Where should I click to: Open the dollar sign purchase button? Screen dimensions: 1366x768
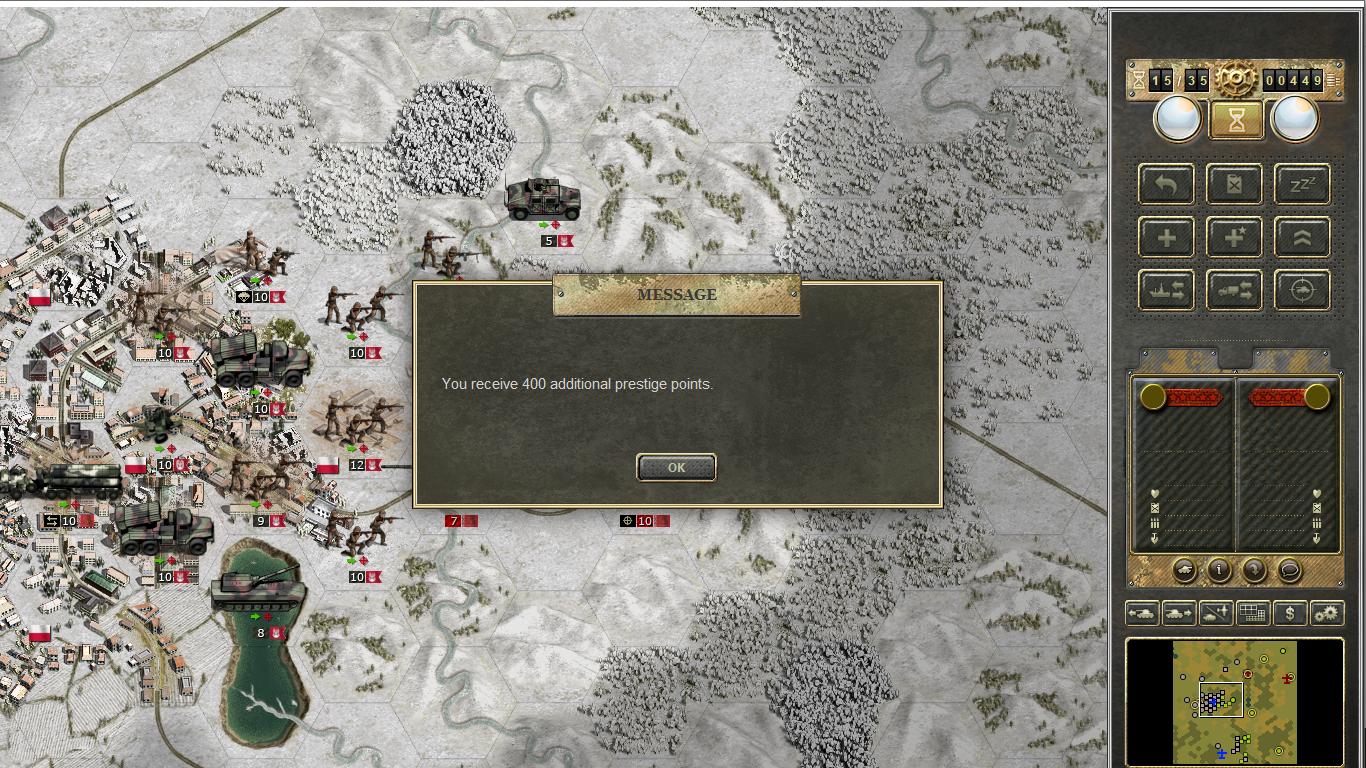[x=1290, y=613]
